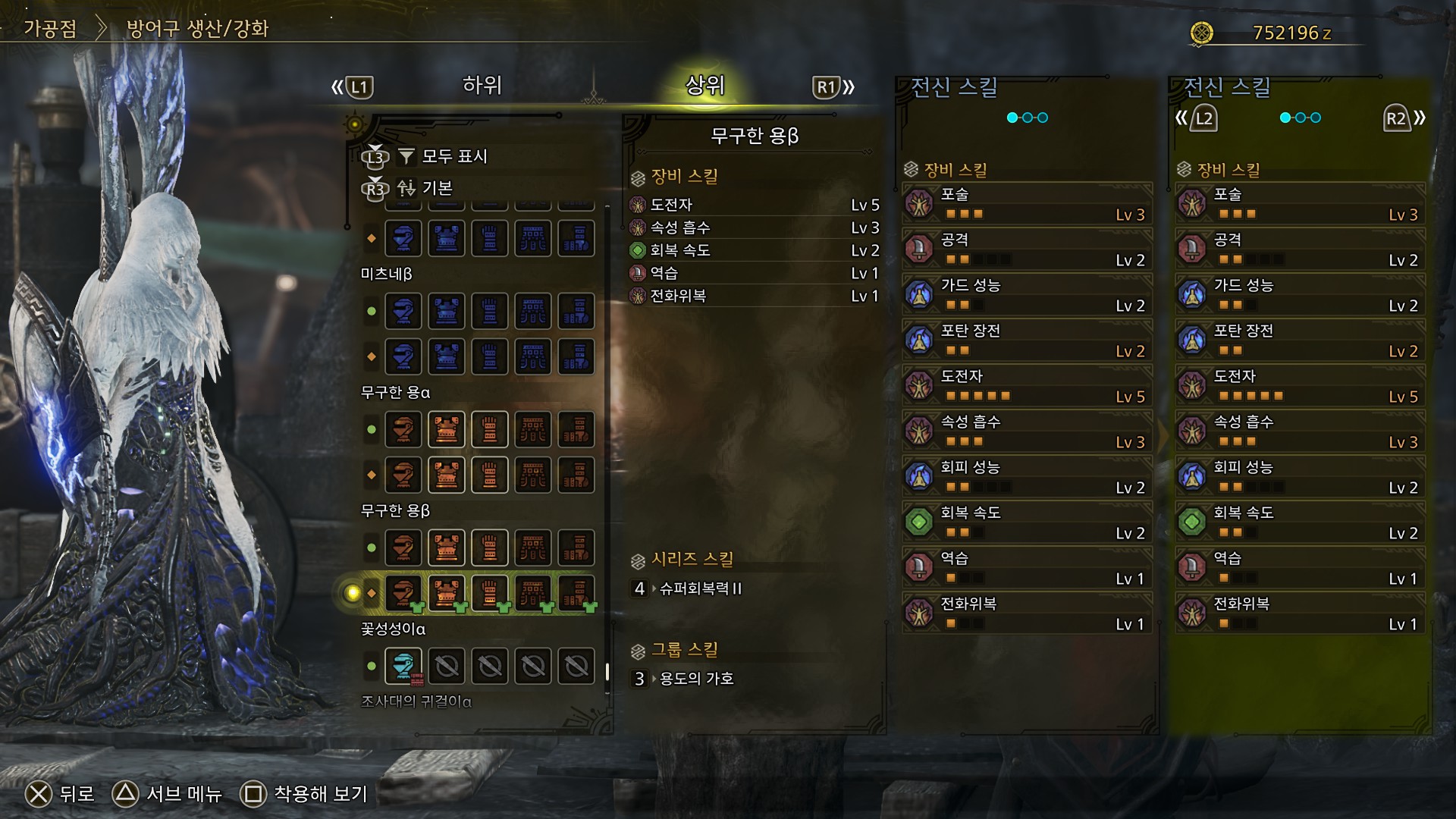Choose the check-marked 무구한 용β waist piece
Image resolution: width=1456 pixels, height=819 pixels.
(533, 593)
